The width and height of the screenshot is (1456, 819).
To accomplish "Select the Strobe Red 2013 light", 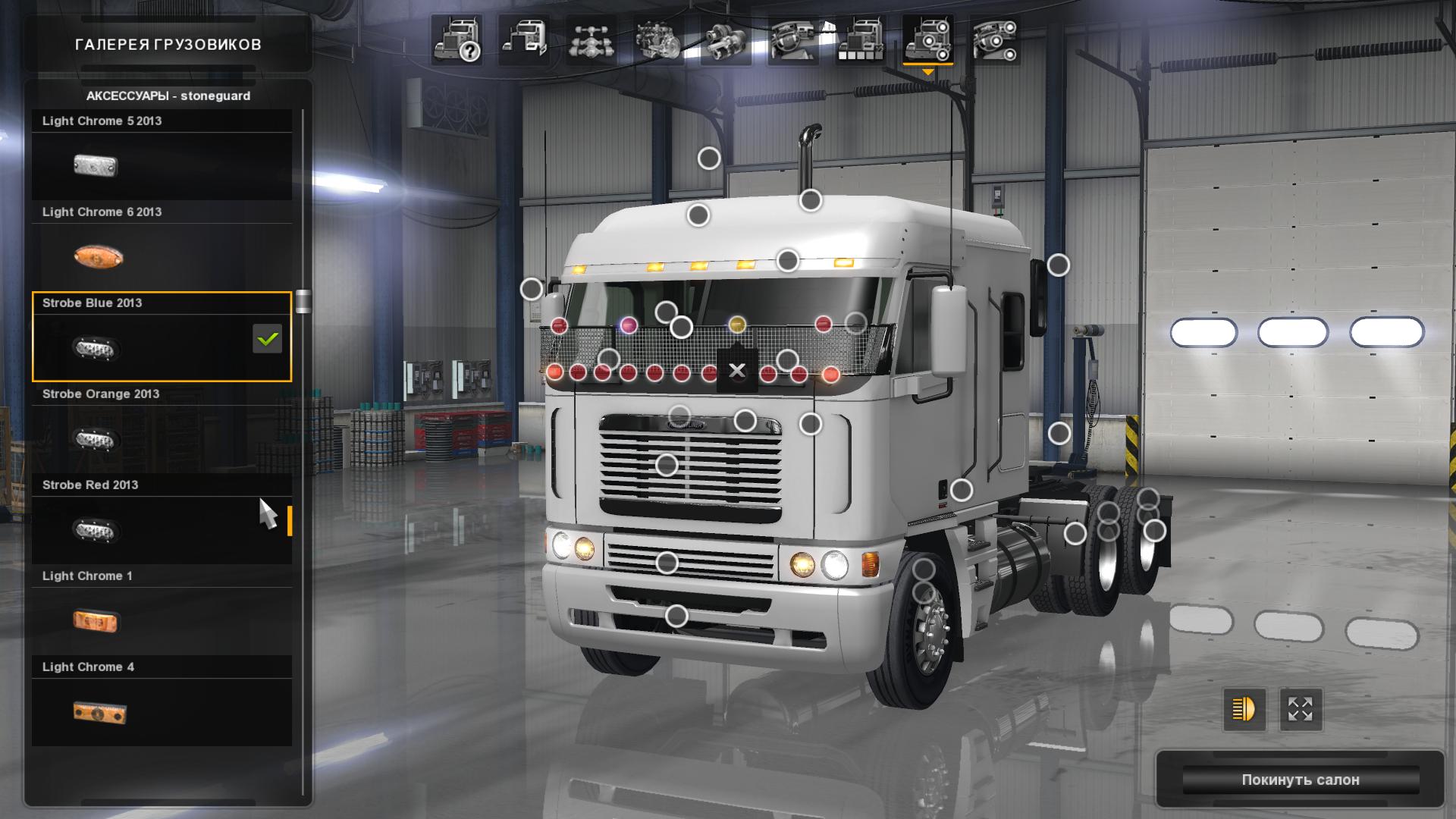I will pos(162,519).
